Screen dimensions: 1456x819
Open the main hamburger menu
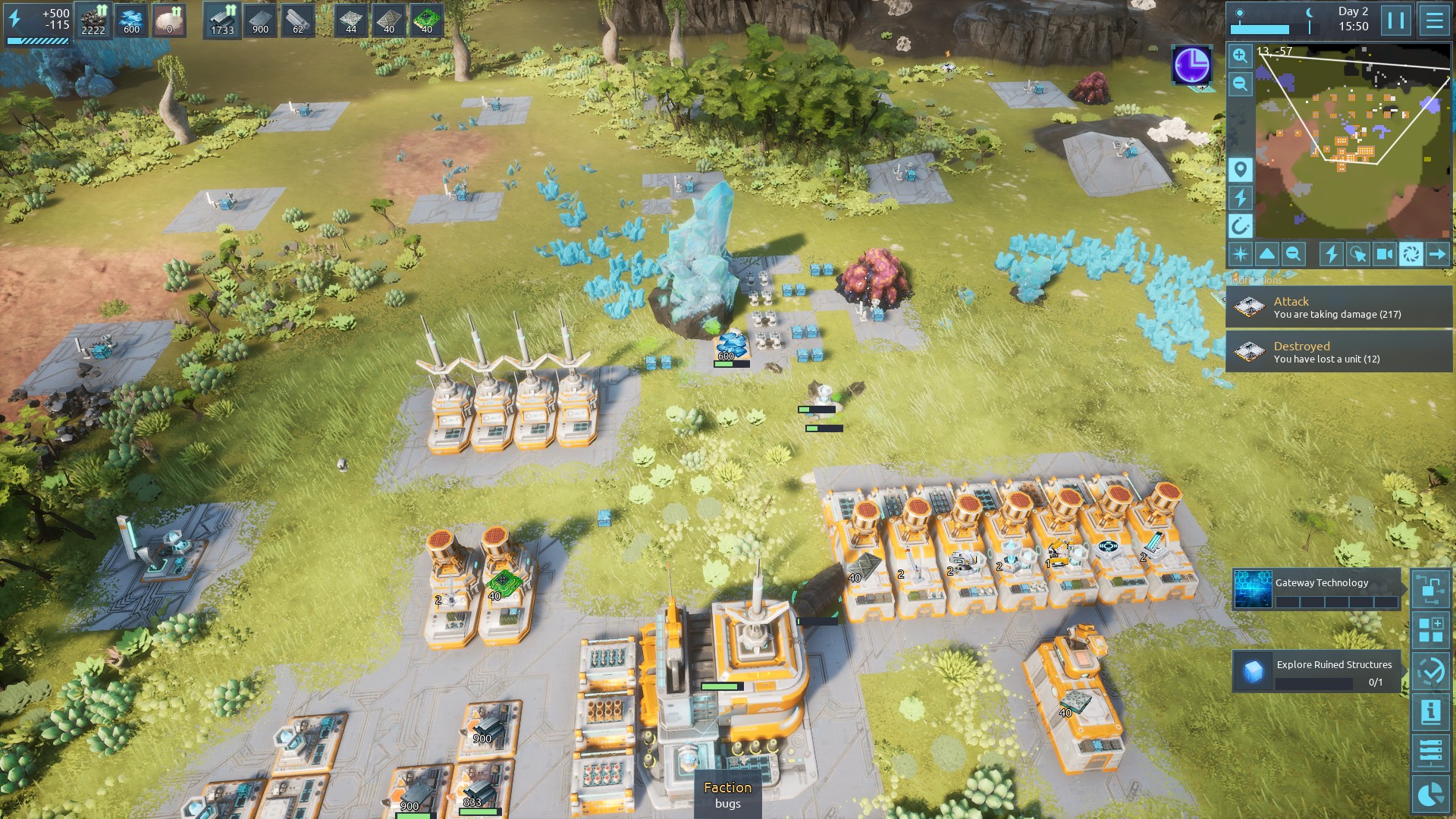coord(1434,20)
